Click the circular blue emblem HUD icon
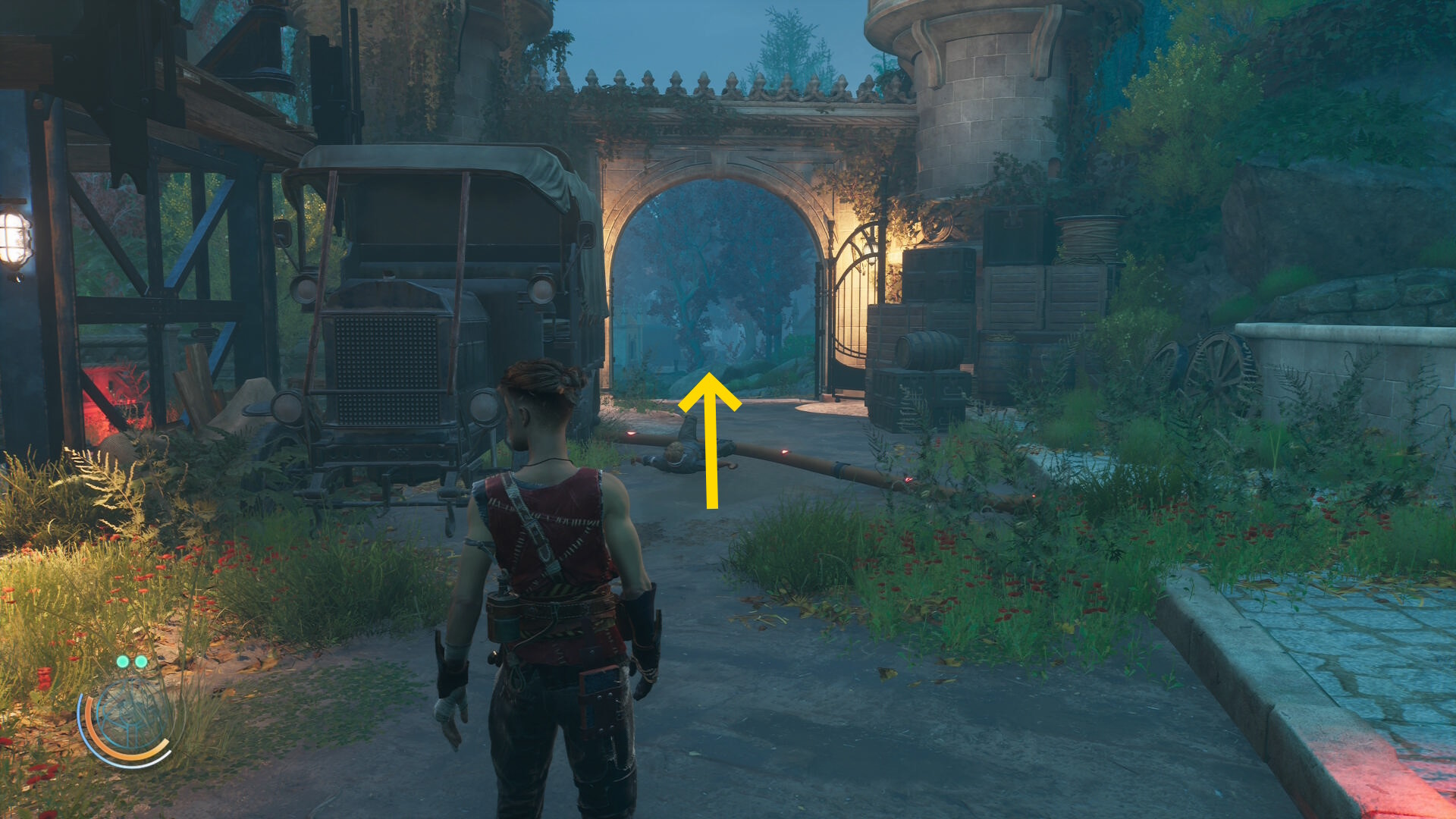 point(130,717)
